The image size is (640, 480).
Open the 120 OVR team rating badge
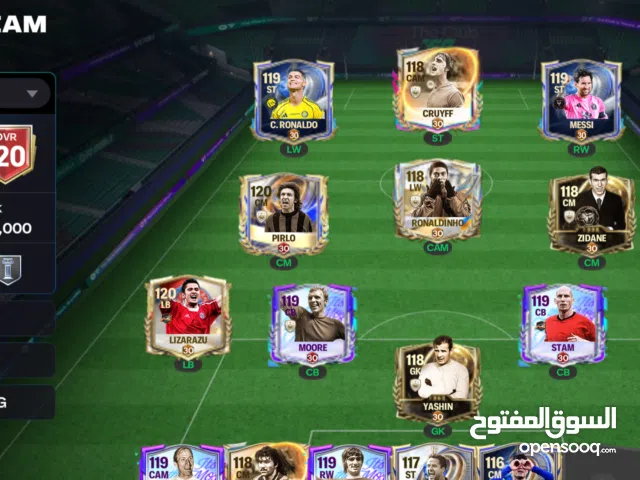(14, 153)
